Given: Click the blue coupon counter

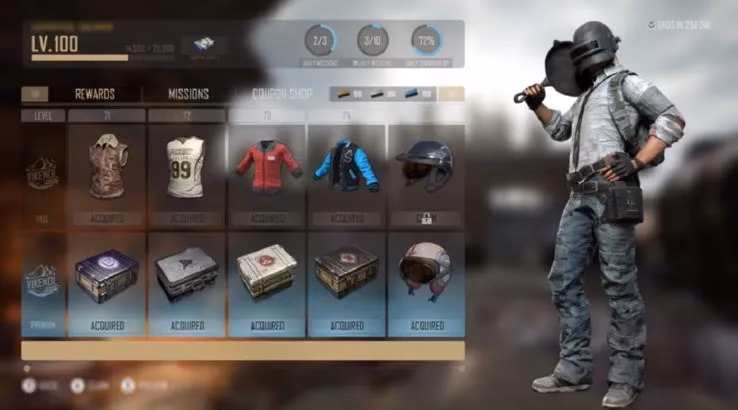Looking at the screenshot, I should (419, 94).
